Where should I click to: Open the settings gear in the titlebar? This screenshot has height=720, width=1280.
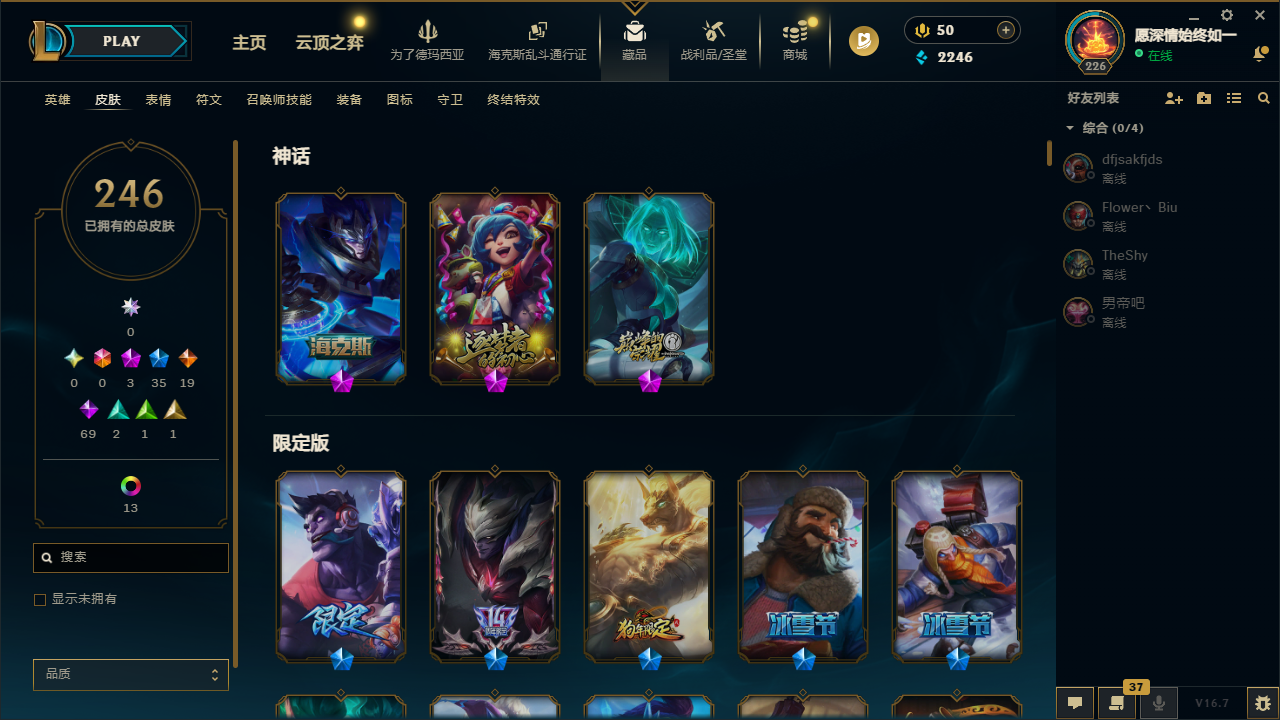pyautogui.click(x=1226, y=16)
